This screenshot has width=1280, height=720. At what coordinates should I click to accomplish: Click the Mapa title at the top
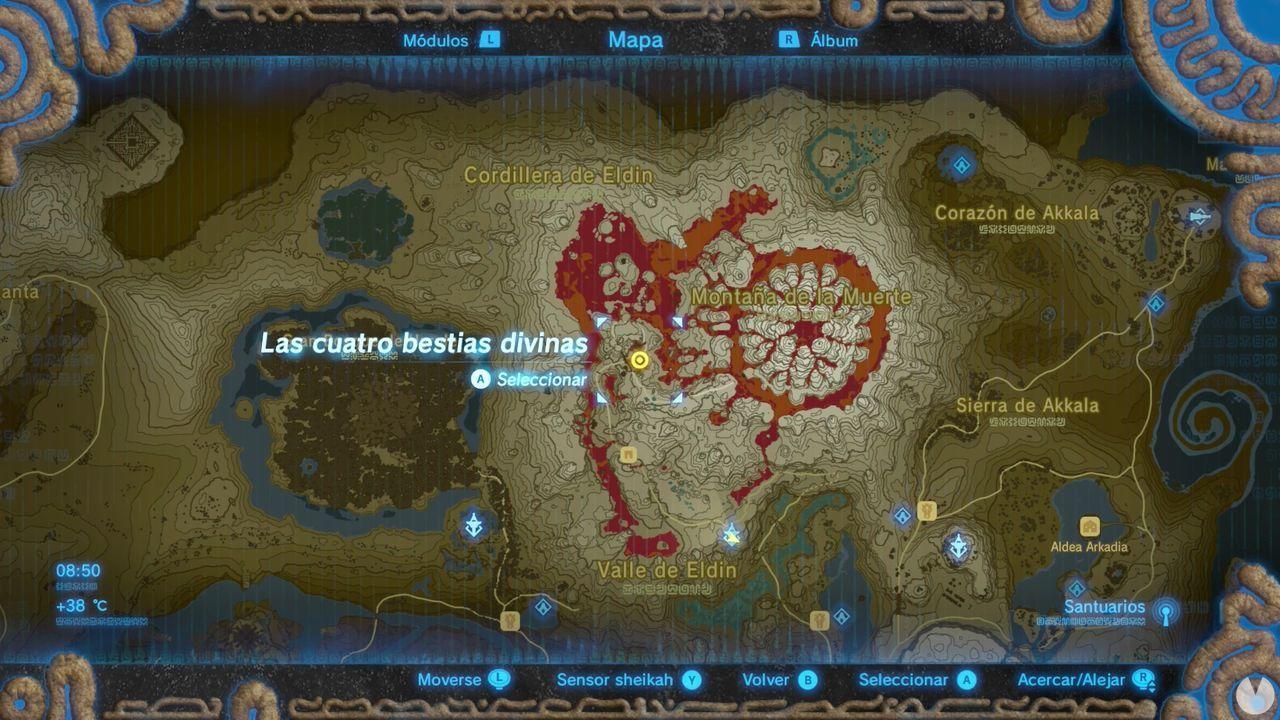tap(637, 40)
